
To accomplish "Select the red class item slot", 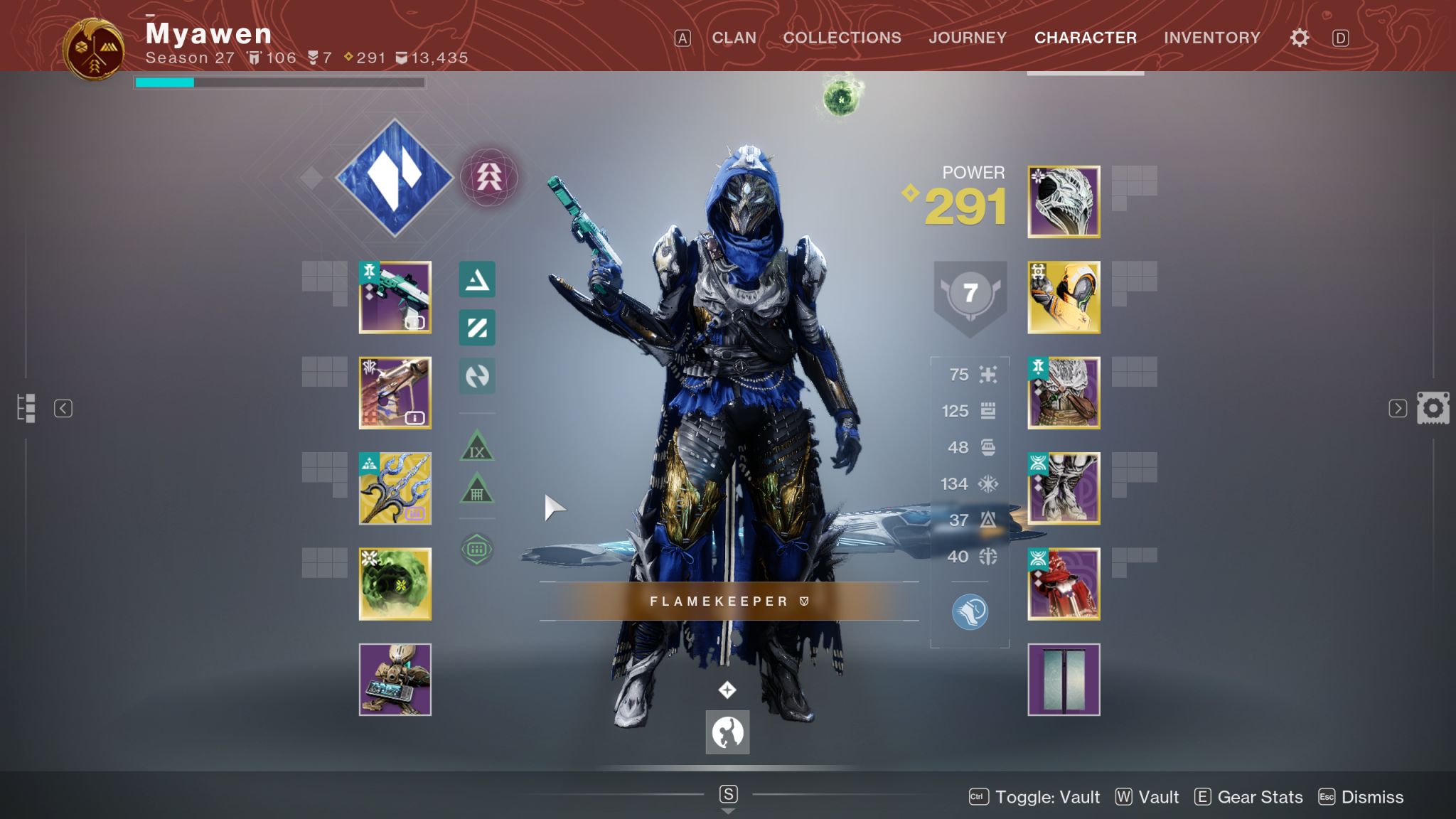I will (1064, 584).
